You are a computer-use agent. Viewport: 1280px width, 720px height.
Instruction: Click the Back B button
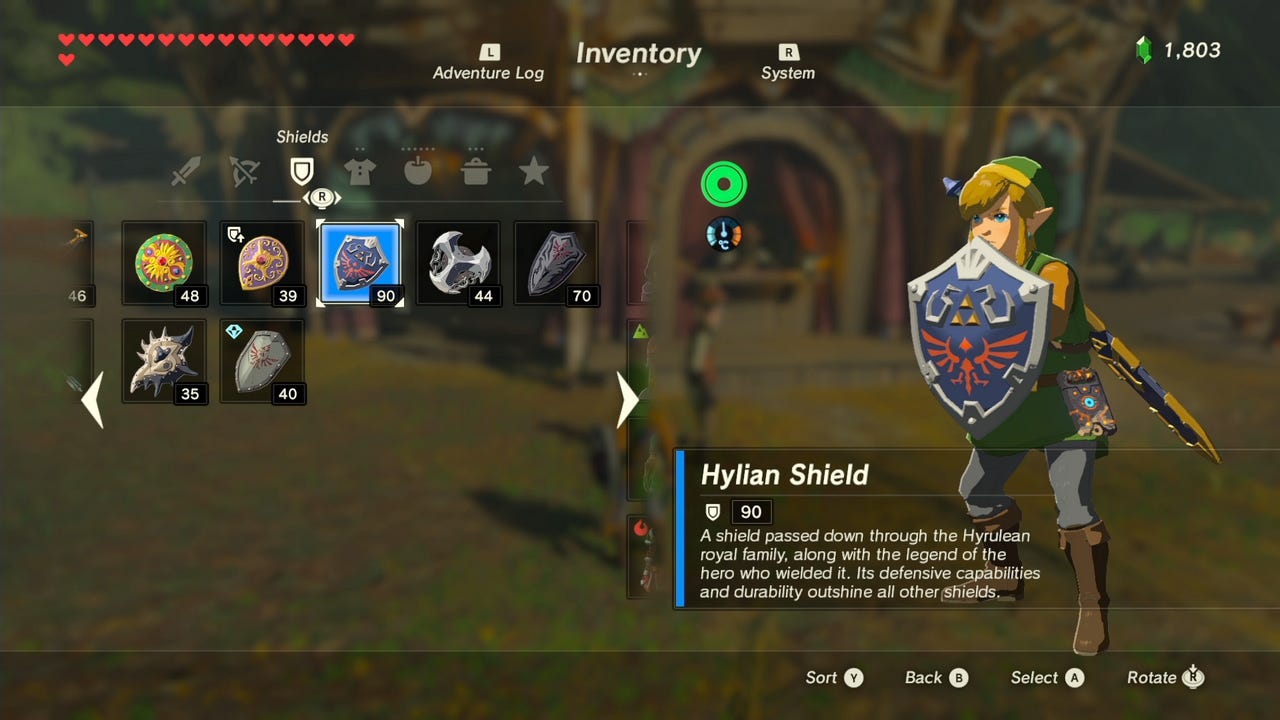pos(935,677)
